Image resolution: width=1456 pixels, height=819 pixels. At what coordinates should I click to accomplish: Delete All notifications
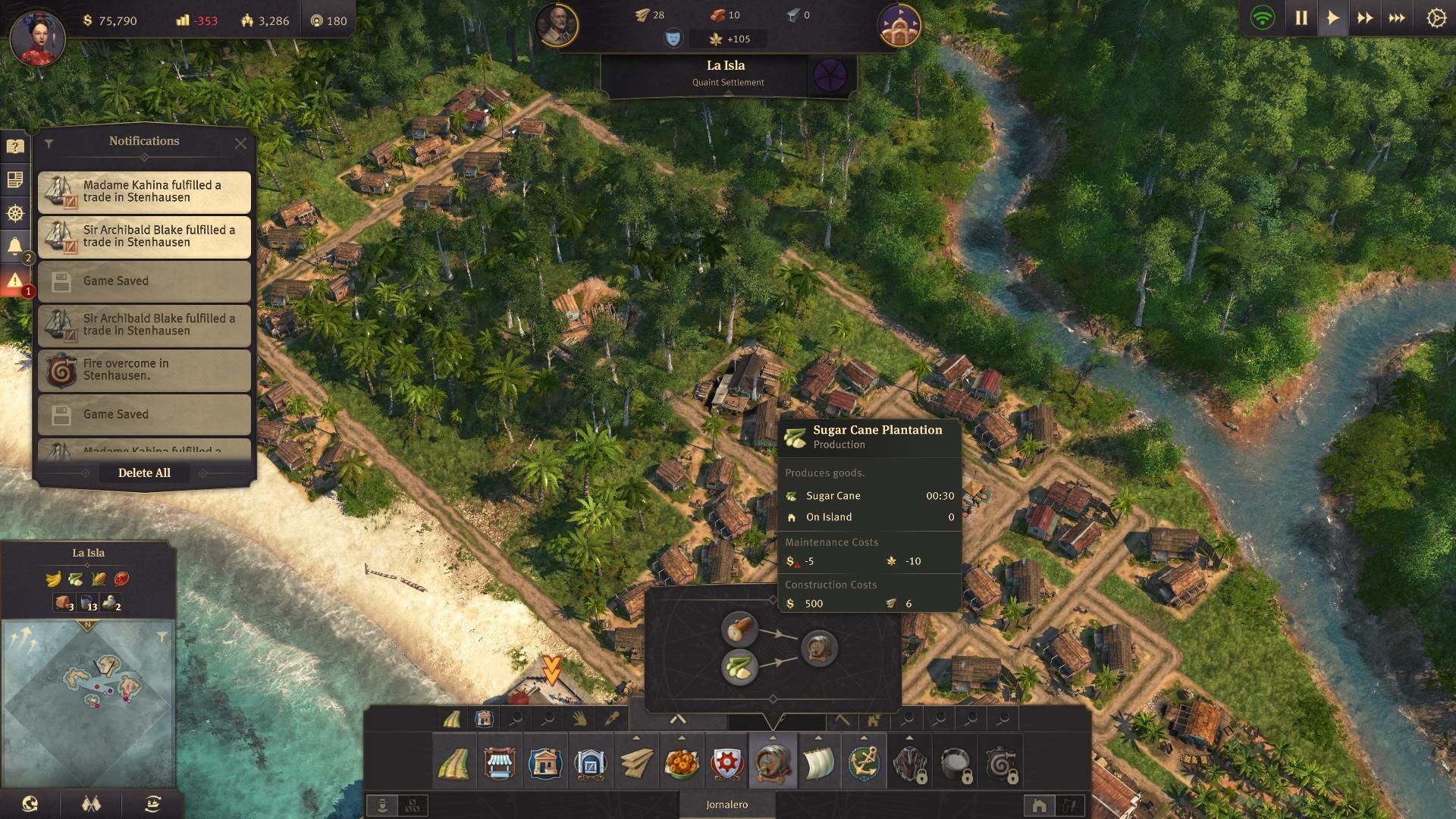pos(144,472)
